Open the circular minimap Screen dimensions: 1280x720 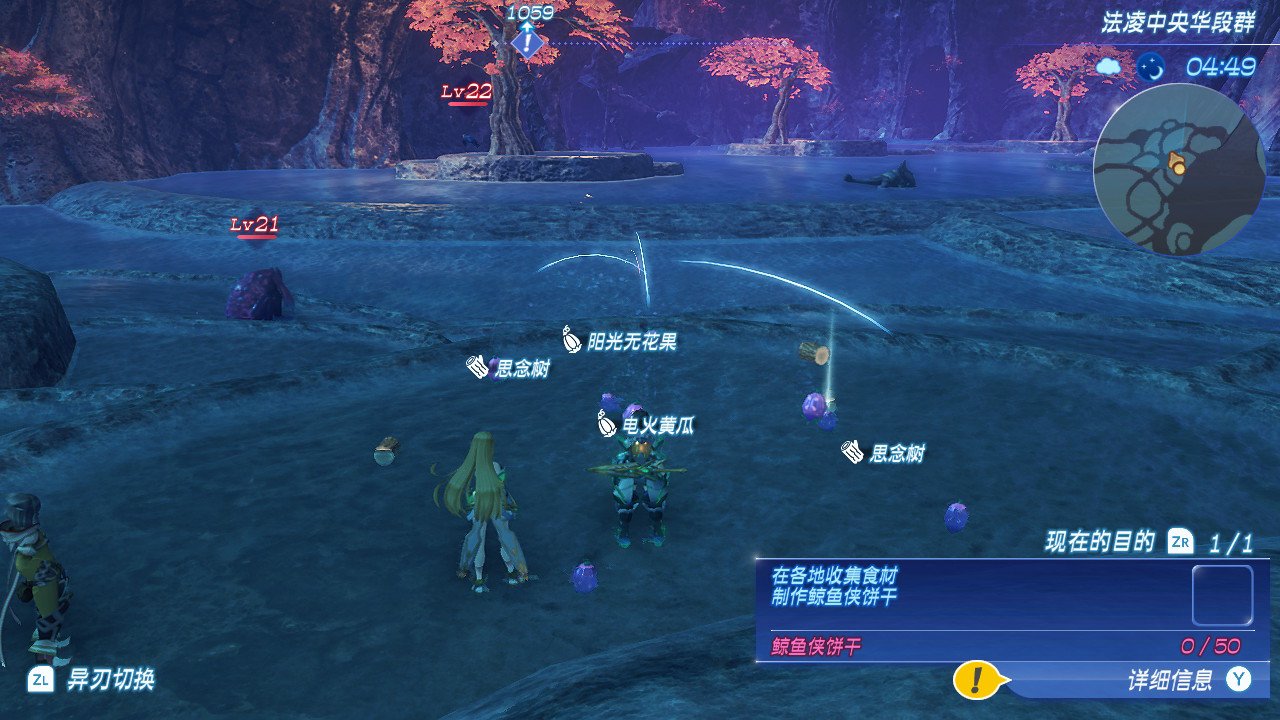coord(1177,169)
